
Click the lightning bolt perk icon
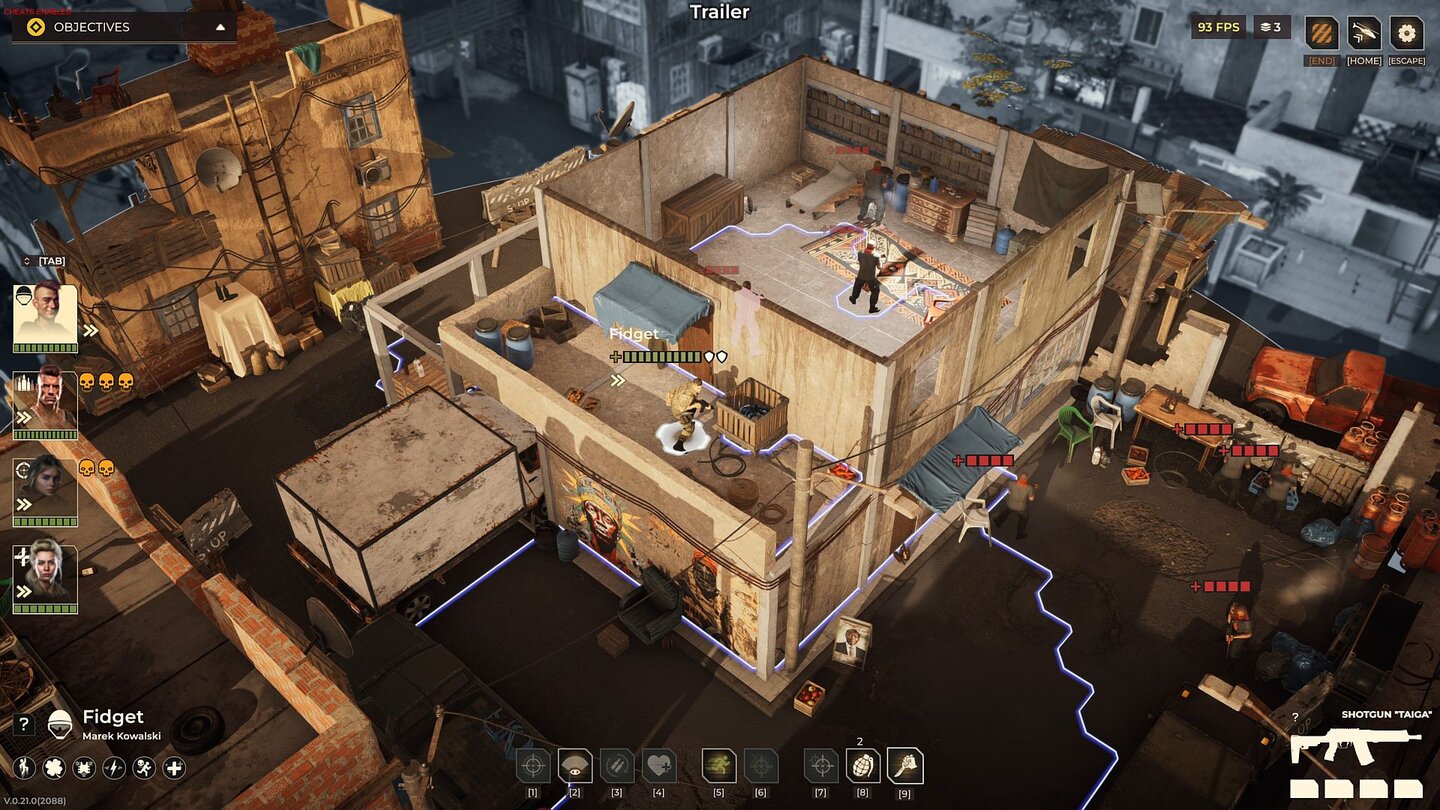[114, 768]
